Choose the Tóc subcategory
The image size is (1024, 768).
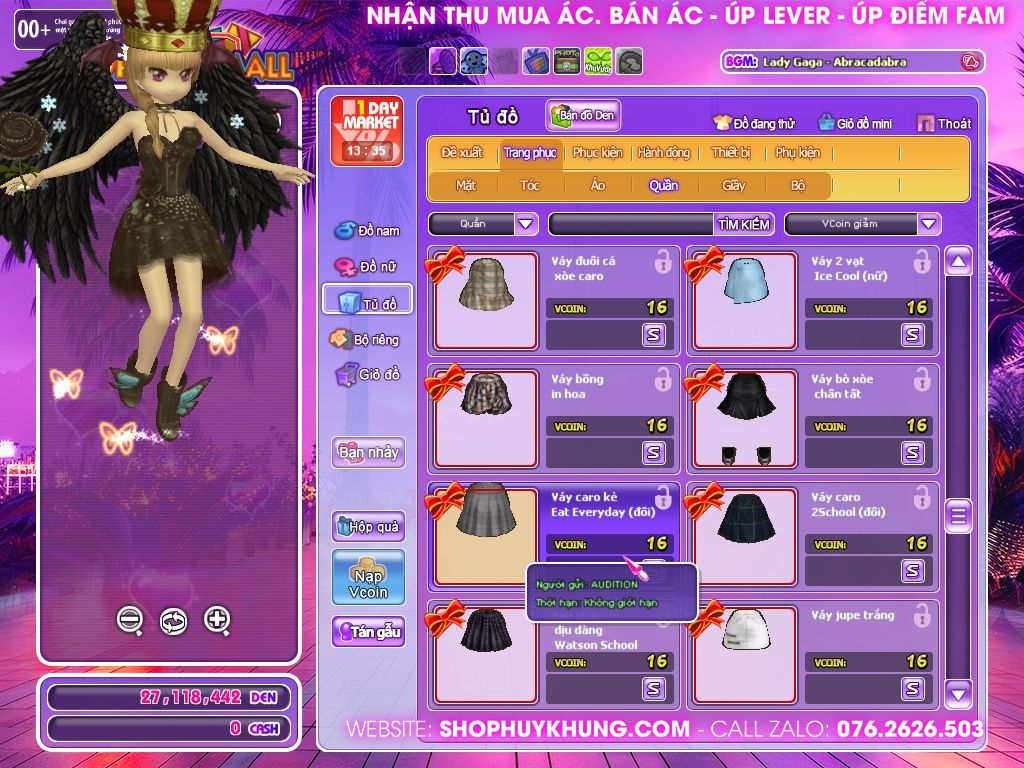[530, 185]
